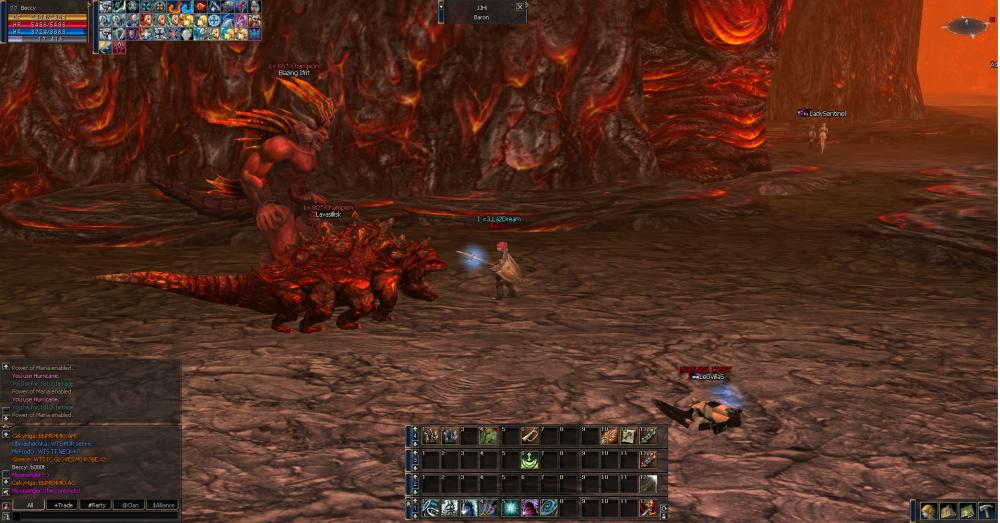This screenshot has width=1000, height=523.
Task: Activate the green upward arrow buff skill
Action: [529, 460]
